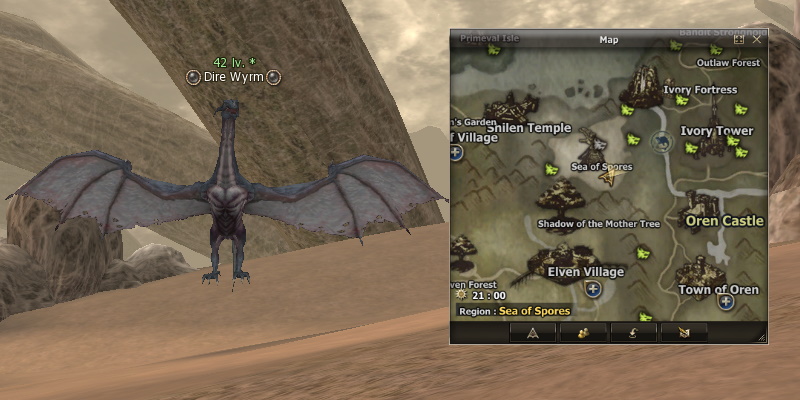Open the gold figures map toolbar button
The height and width of the screenshot is (400, 800).
584,332
